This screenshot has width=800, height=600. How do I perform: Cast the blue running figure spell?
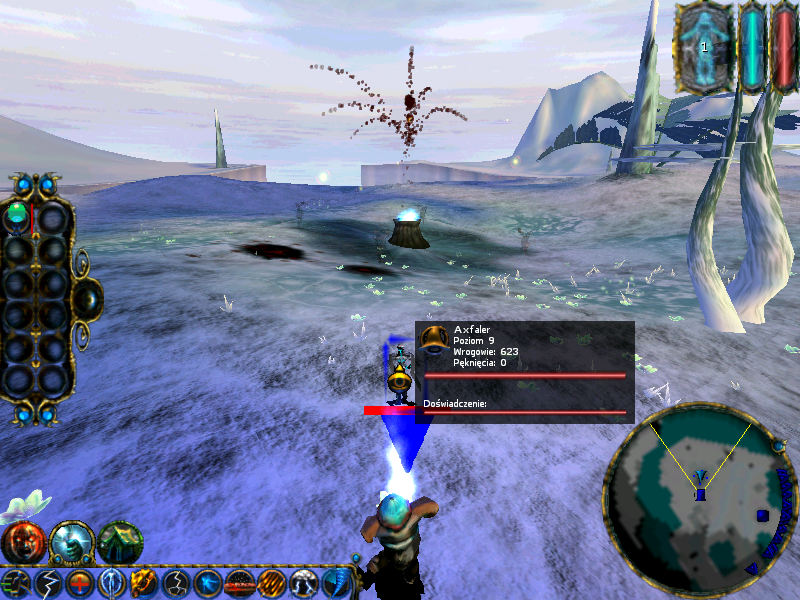[208, 583]
